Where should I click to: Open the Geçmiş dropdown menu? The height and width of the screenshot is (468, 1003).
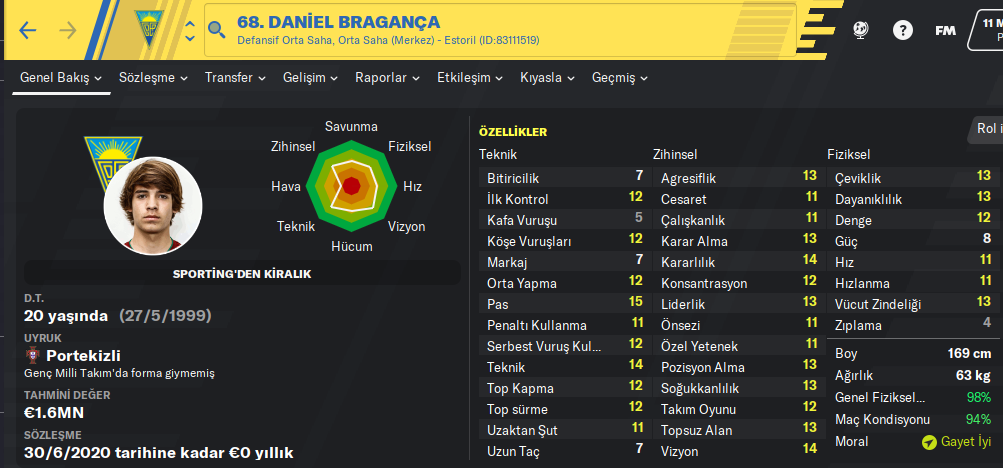click(620, 78)
